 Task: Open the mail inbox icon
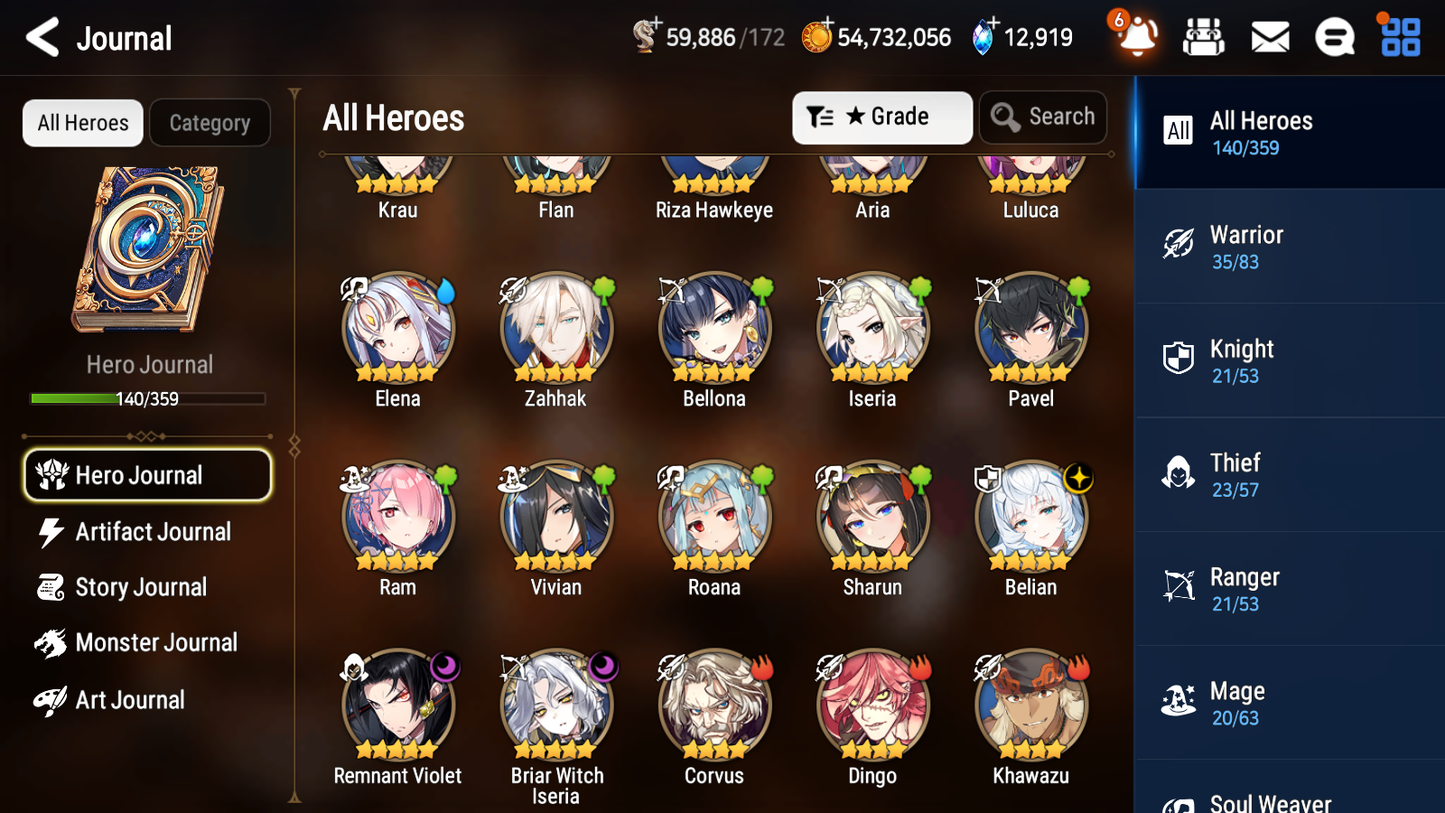1270,36
